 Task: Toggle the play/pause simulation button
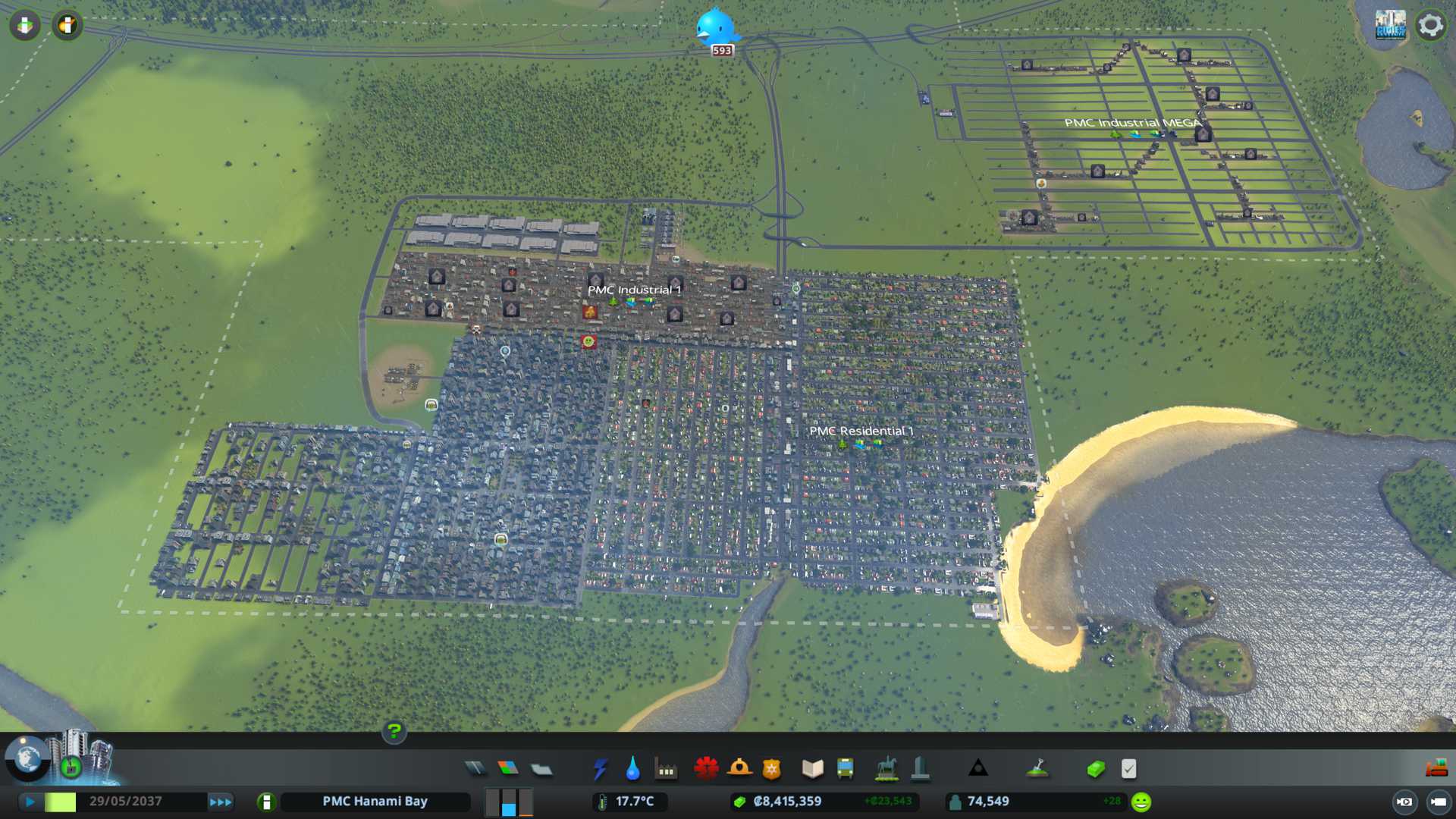point(30,802)
